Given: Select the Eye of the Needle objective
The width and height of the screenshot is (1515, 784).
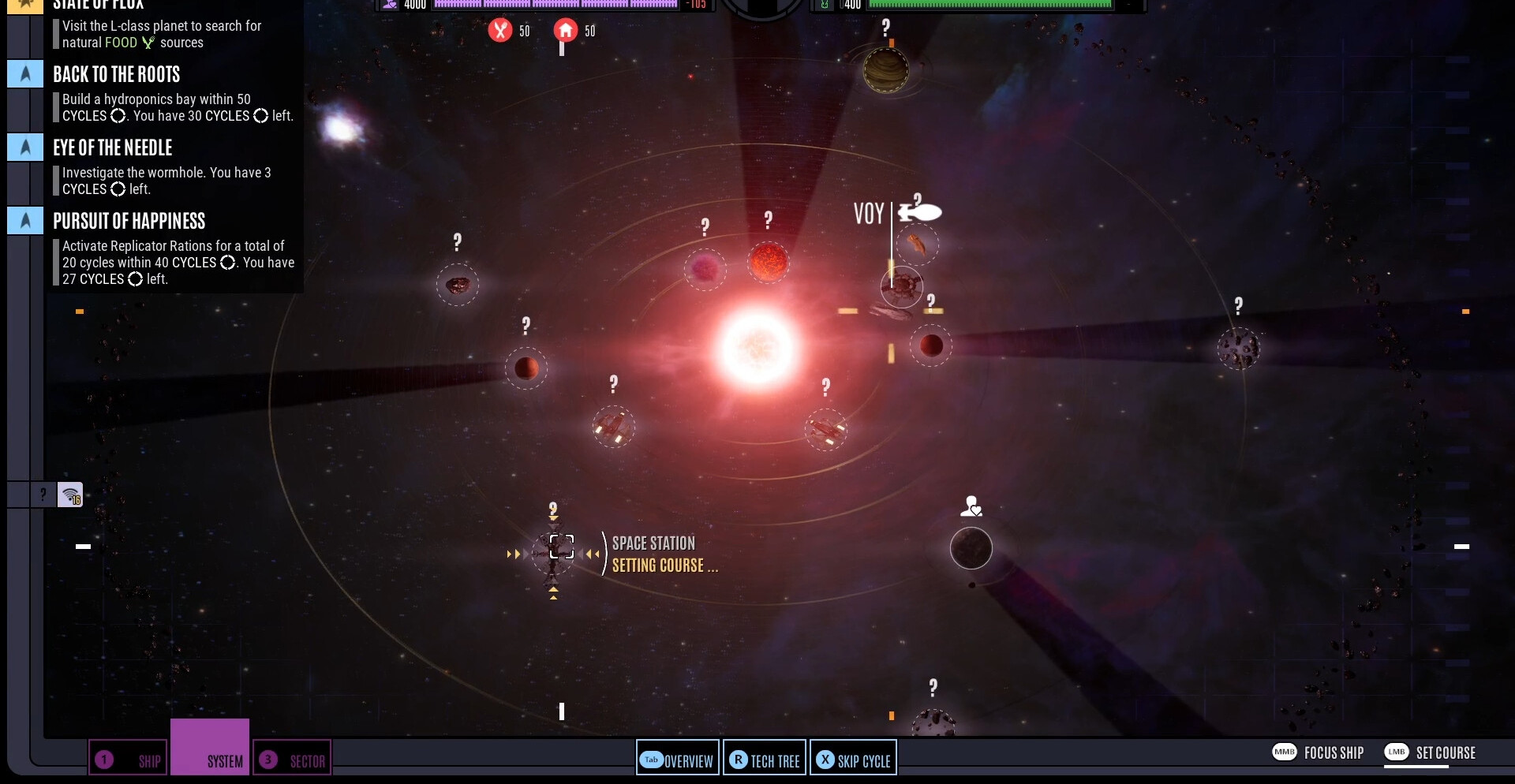Looking at the screenshot, I should pos(113,148).
